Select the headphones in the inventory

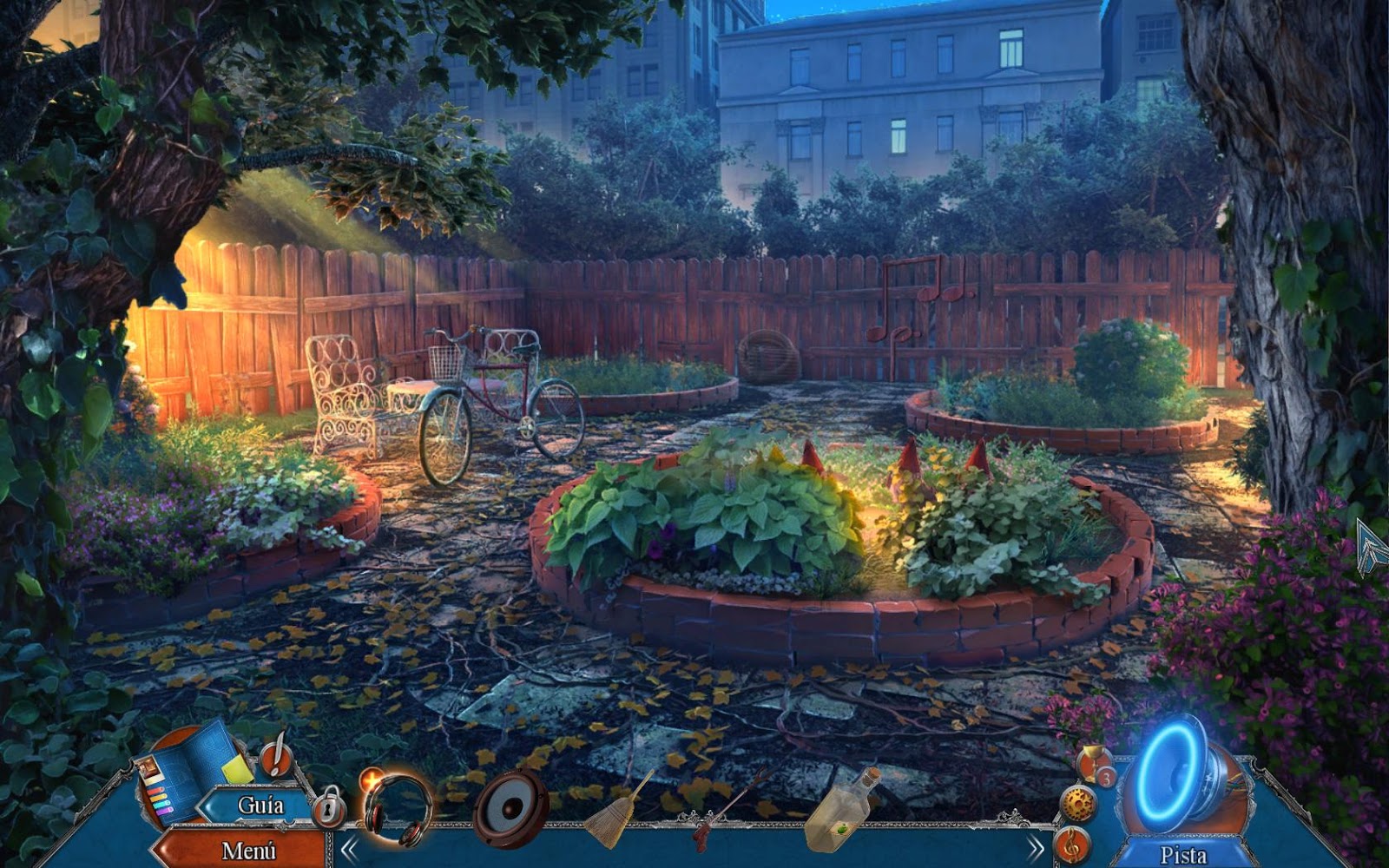click(x=397, y=809)
